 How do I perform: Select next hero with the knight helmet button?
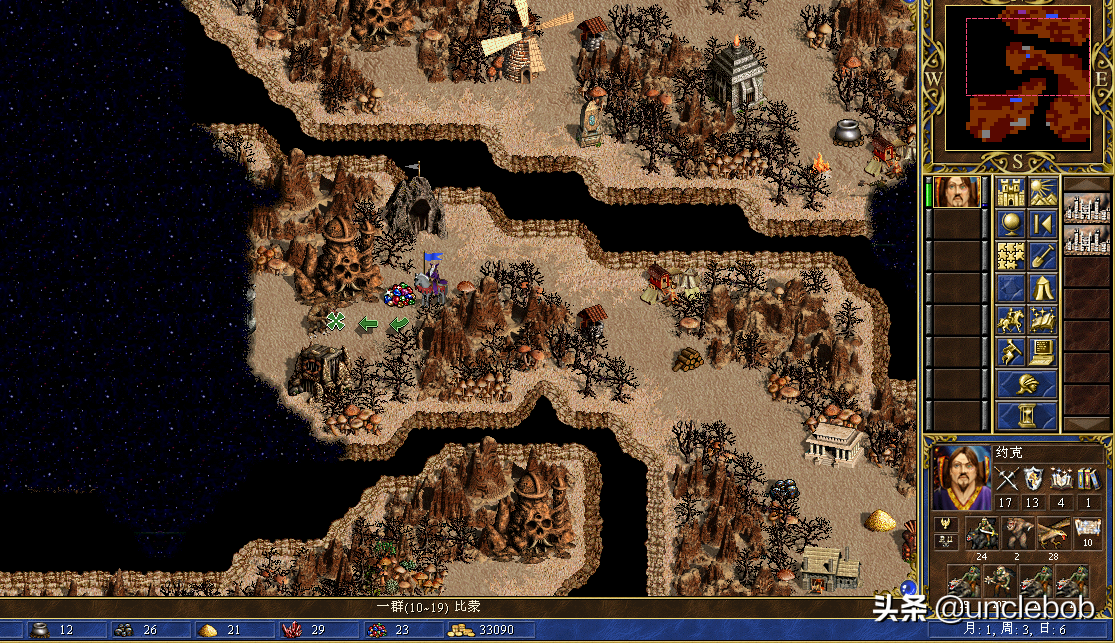1027,384
